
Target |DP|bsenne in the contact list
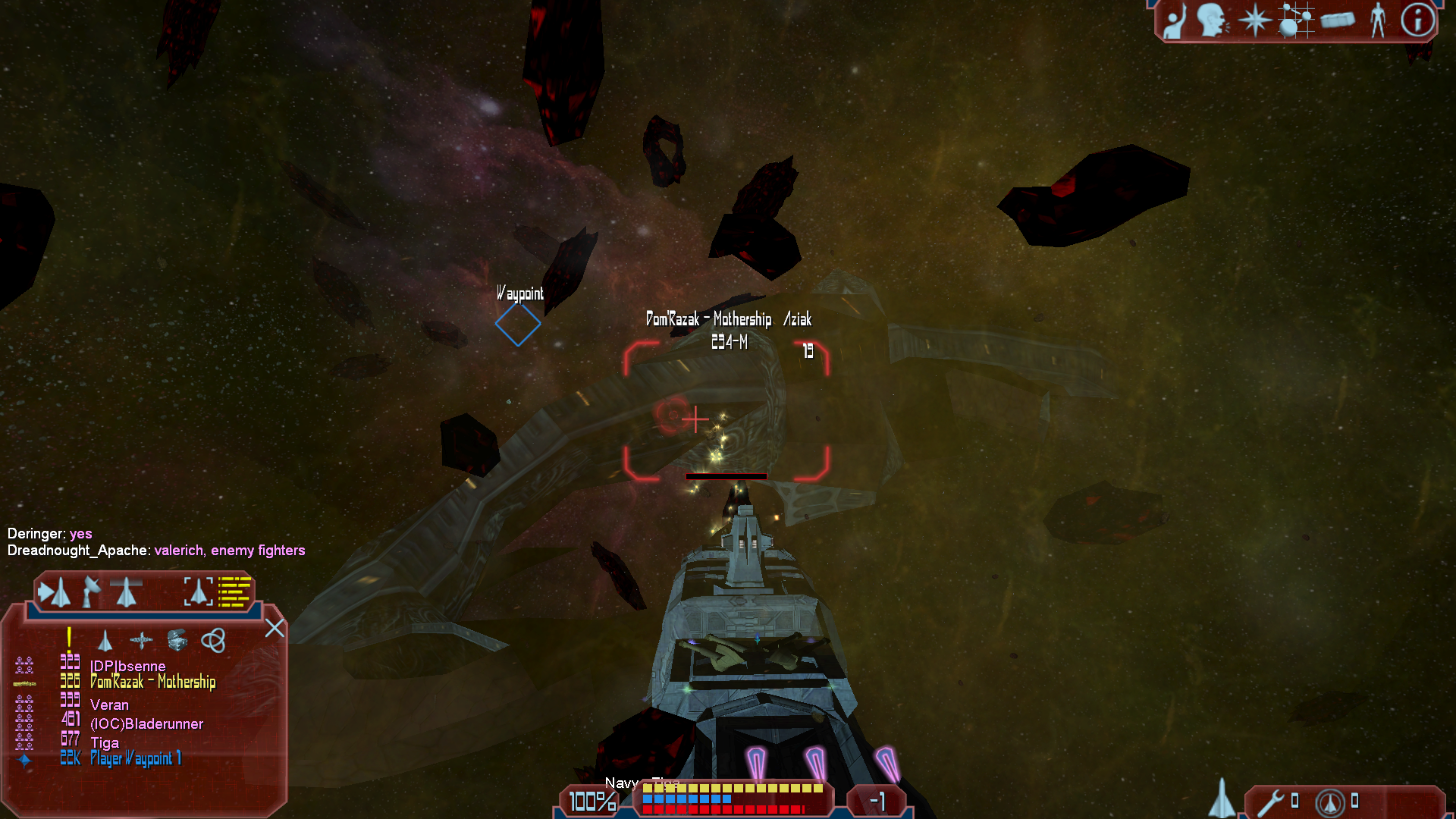click(x=127, y=666)
